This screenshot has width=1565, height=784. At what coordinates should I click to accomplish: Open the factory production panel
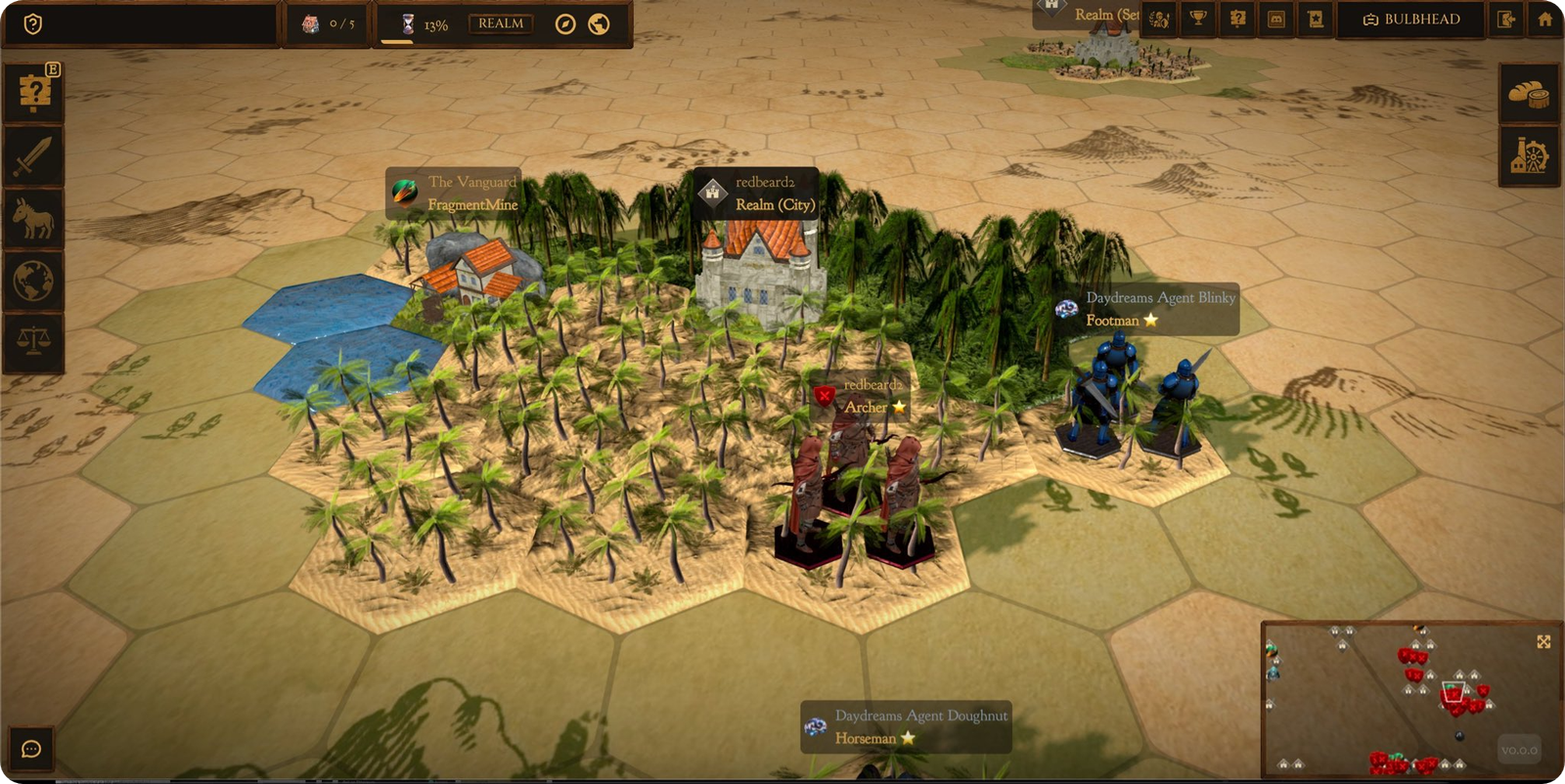pos(1529,156)
